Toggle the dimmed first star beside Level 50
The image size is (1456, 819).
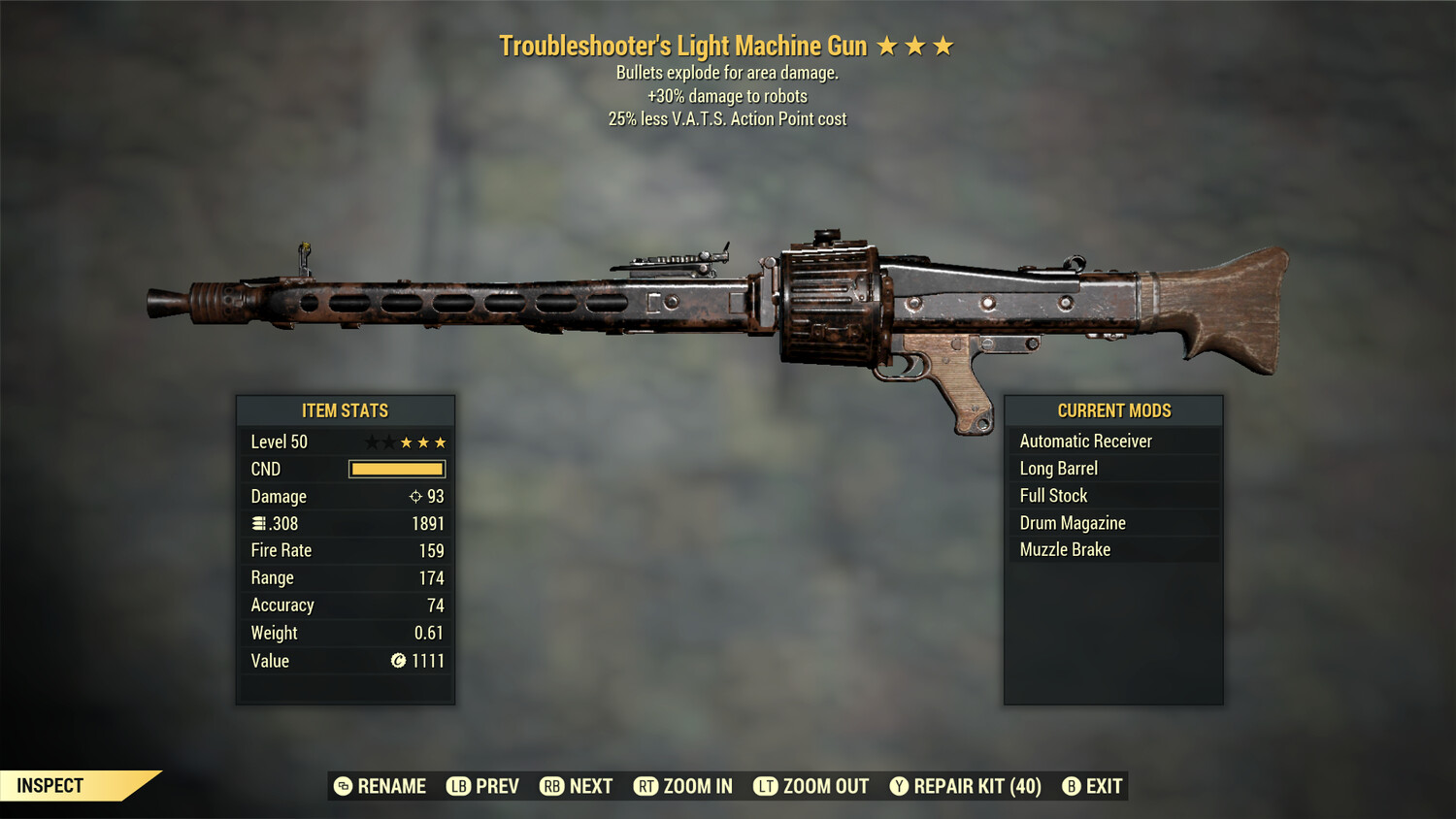pos(370,442)
